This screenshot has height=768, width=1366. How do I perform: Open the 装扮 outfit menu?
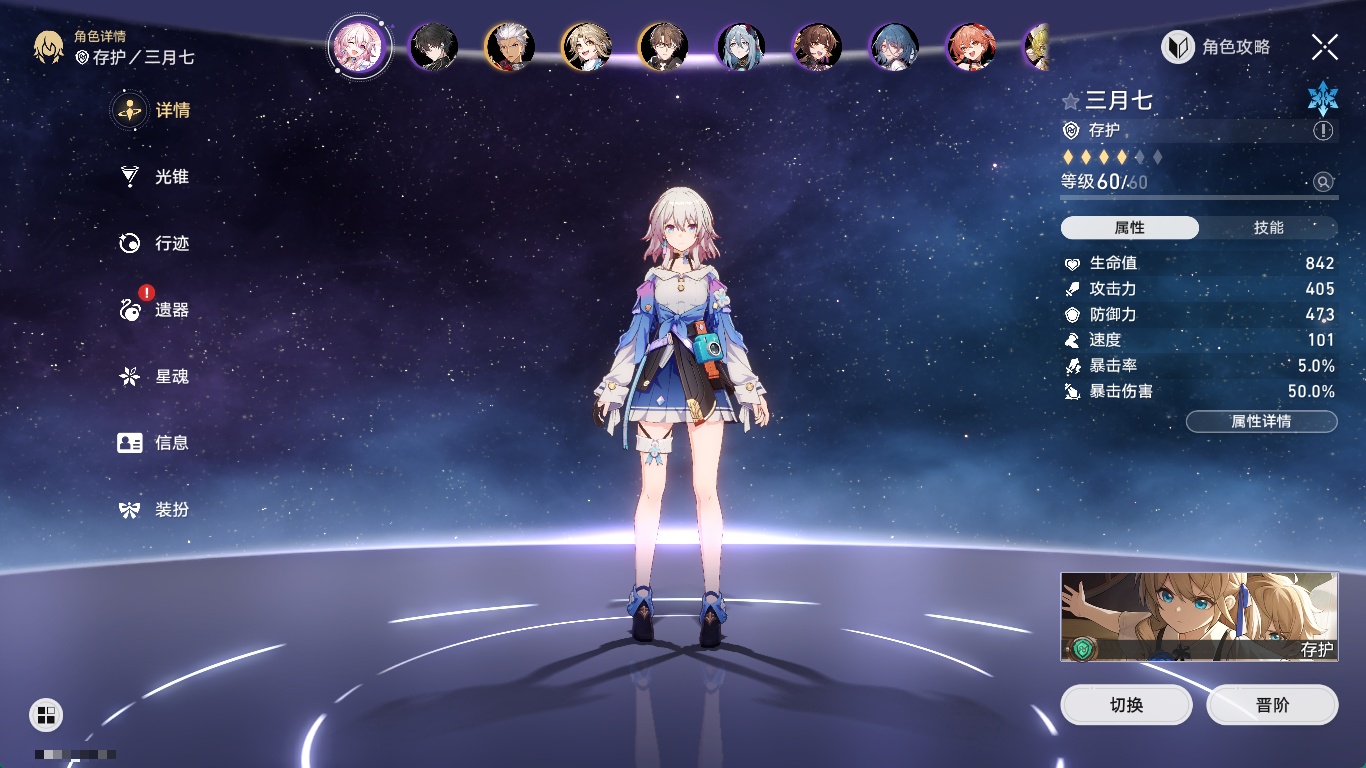click(154, 510)
